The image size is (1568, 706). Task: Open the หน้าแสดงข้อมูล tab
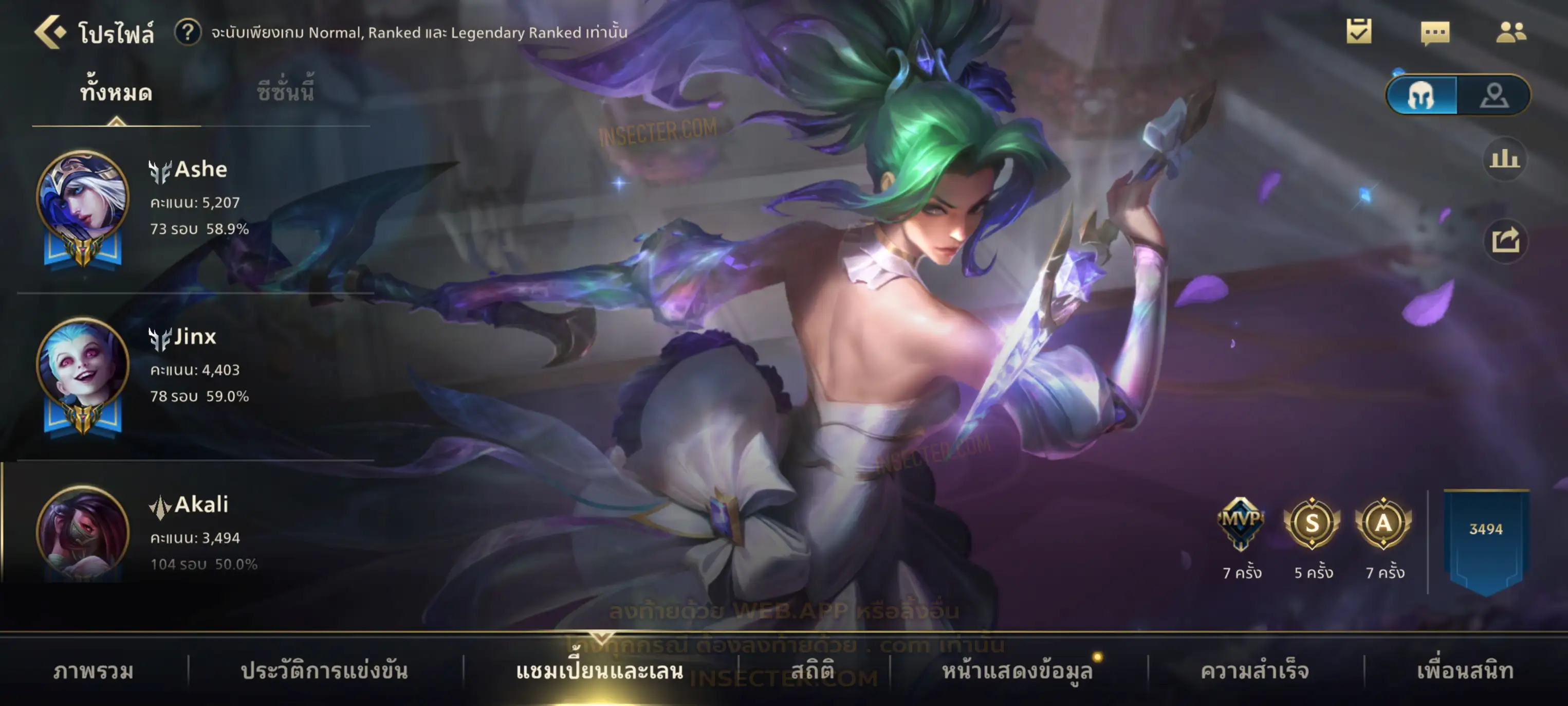[x=1017, y=671]
